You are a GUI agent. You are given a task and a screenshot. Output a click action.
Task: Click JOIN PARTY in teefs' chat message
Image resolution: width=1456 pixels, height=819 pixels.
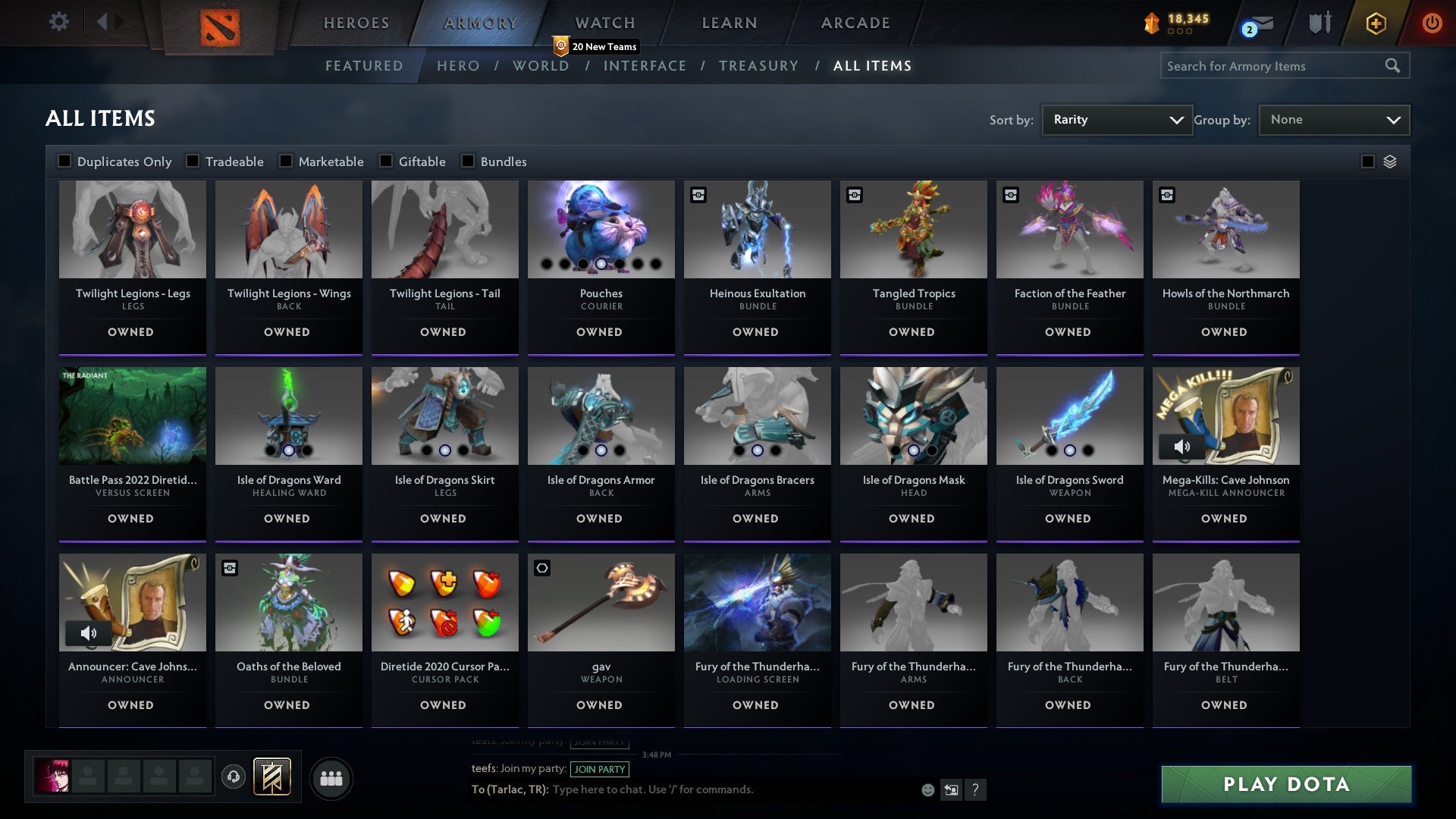tap(600, 769)
